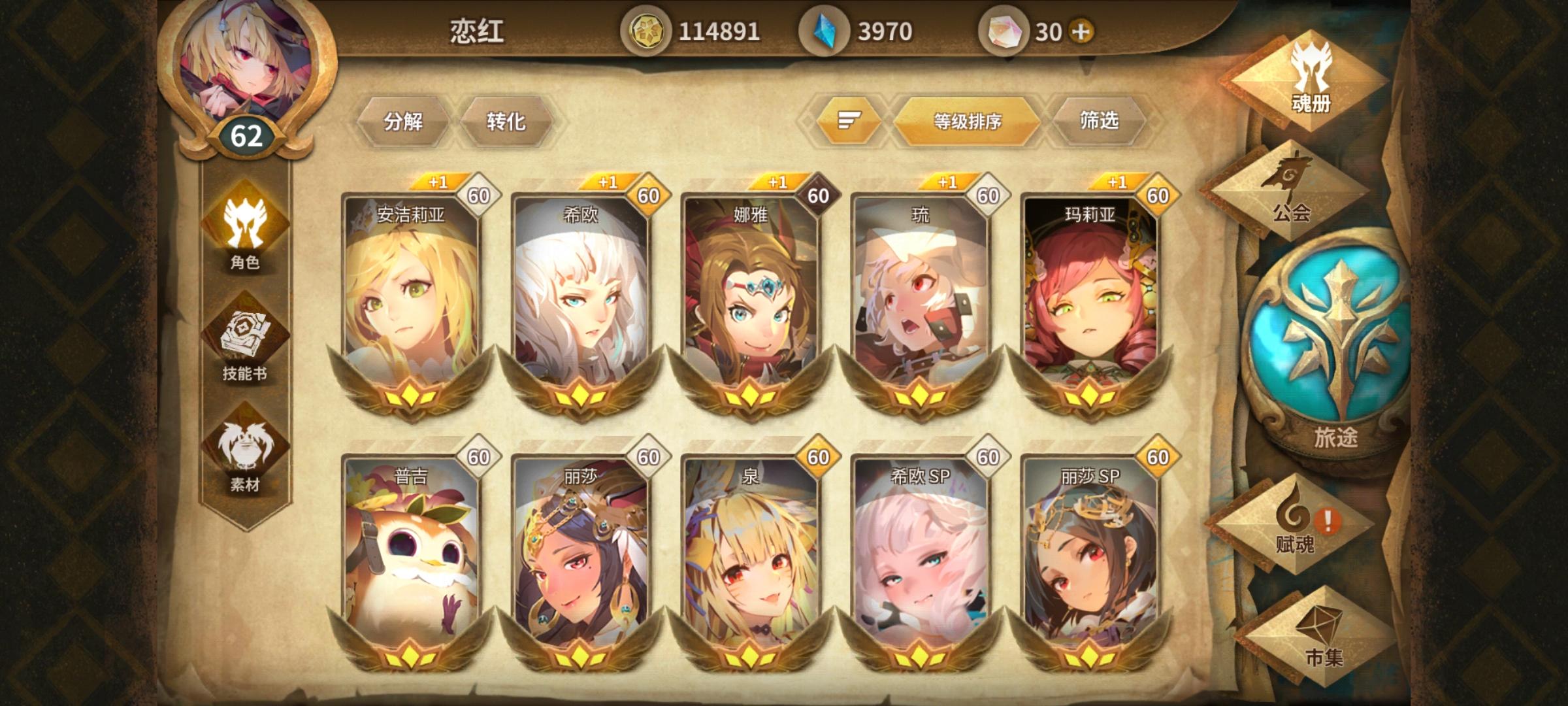Image resolution: width=1568 pixels, height=706 pixels.
Task: Tap the player level 62 emblem
Action: [x=246, y=135]
